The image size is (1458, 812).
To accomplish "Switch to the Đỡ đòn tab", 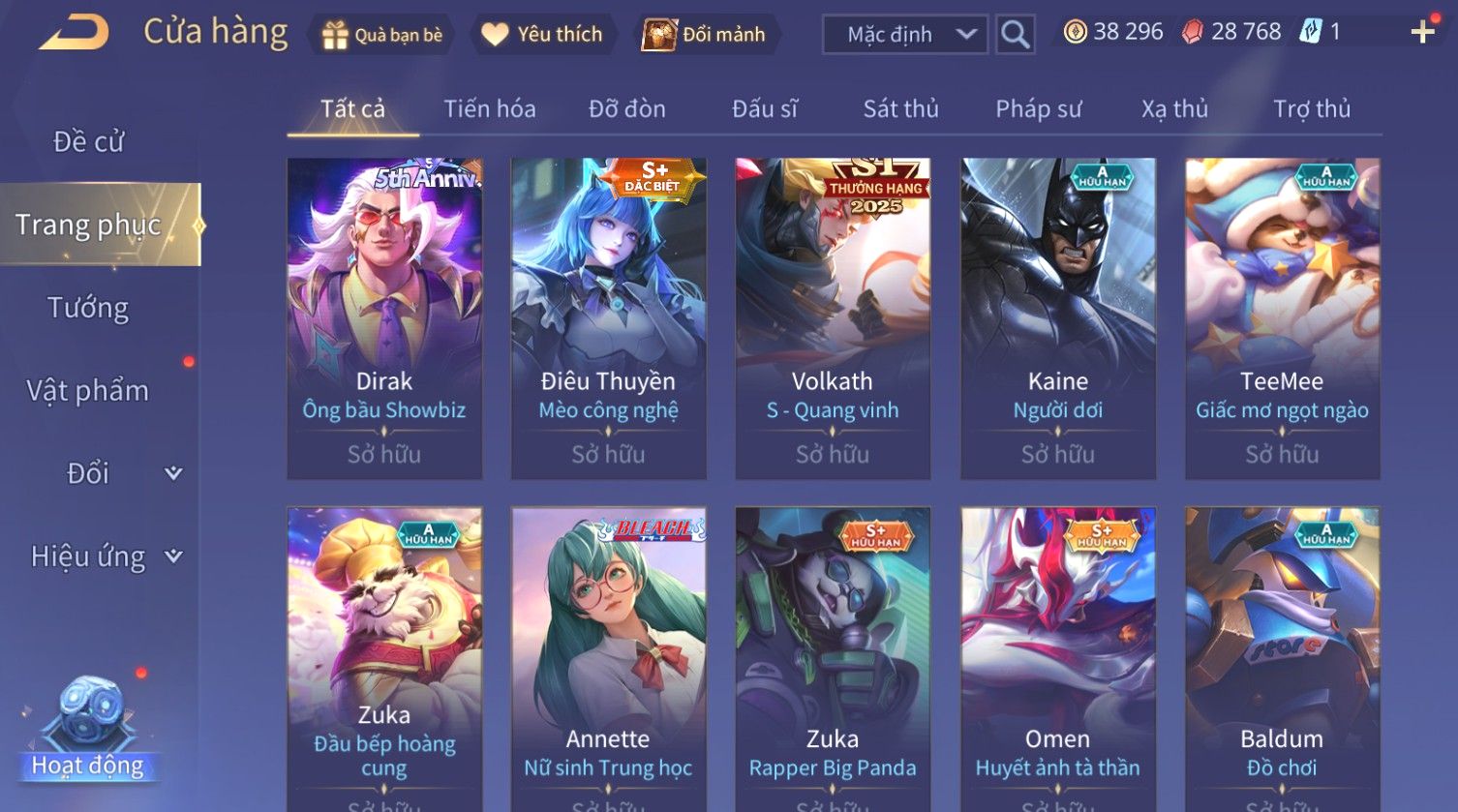I will pyautogui.click(x=627, y=109).
